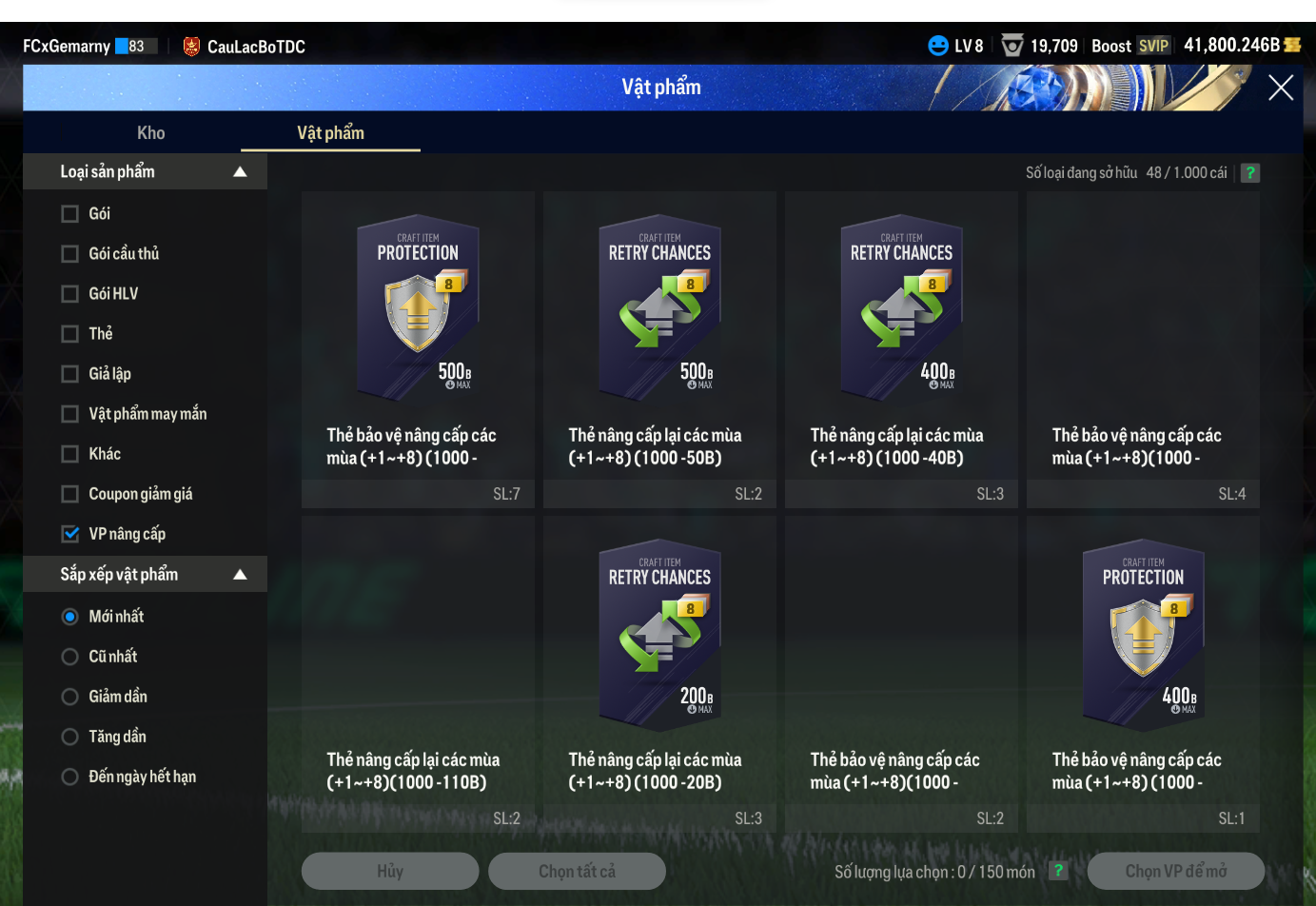Close the Vật phẩm window
The height and width of the screenshot is (906, 1316).
[x=1281, y=88]
